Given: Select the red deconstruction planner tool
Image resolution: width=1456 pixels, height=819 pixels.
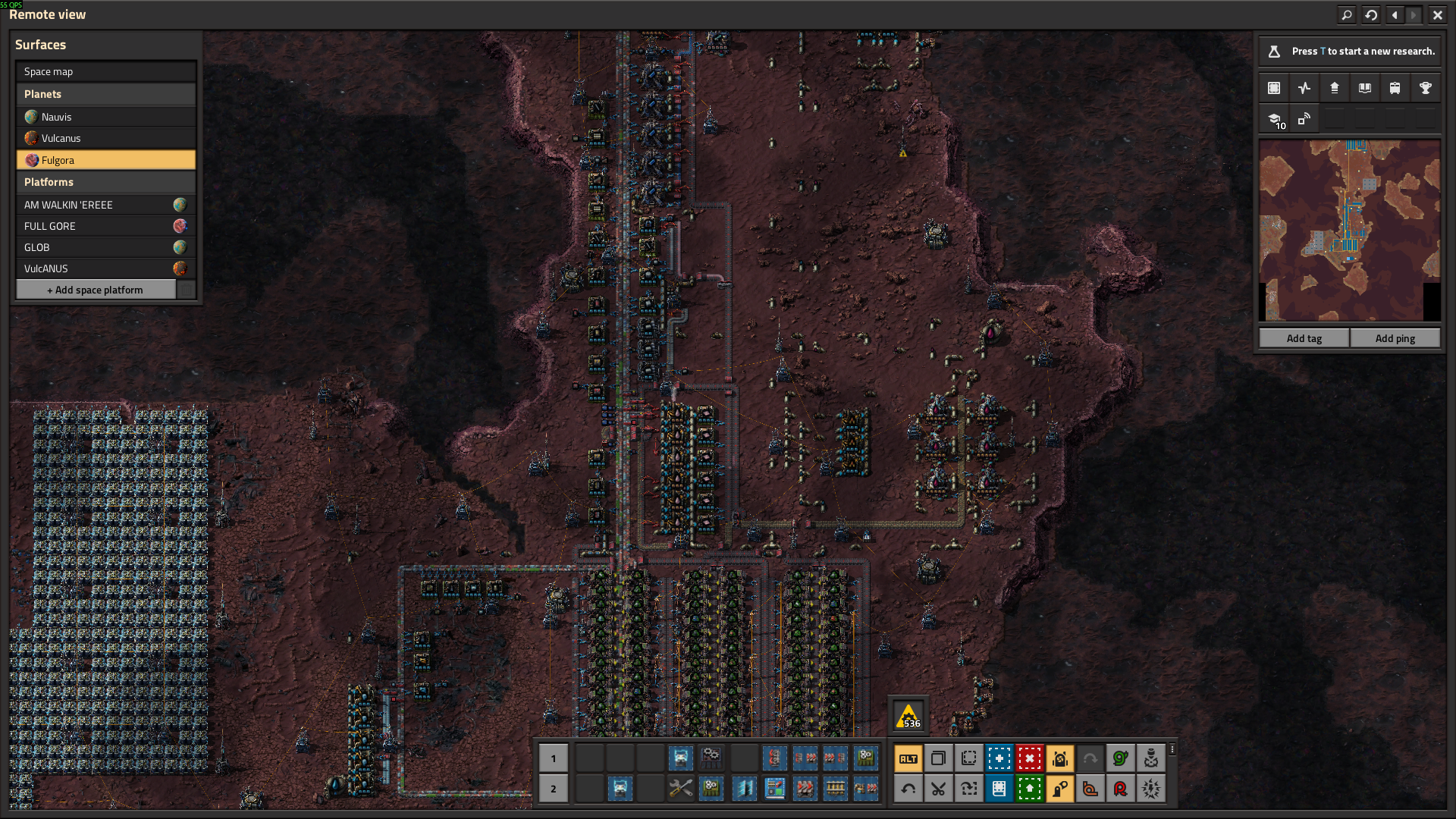Looking at the screenshot, I should (1029, 758).
